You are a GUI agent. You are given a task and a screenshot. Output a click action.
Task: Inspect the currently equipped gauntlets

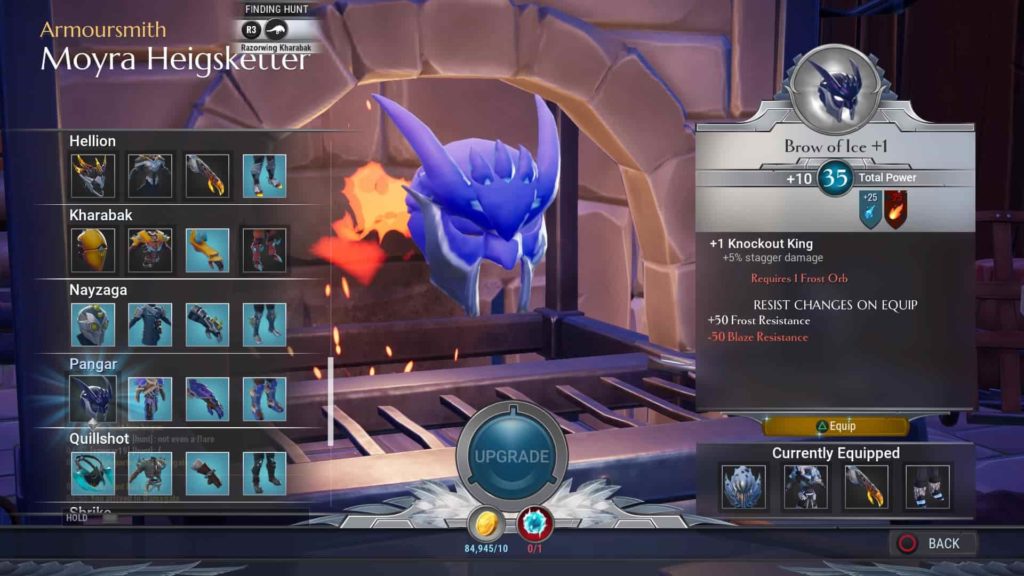[866, 487]
